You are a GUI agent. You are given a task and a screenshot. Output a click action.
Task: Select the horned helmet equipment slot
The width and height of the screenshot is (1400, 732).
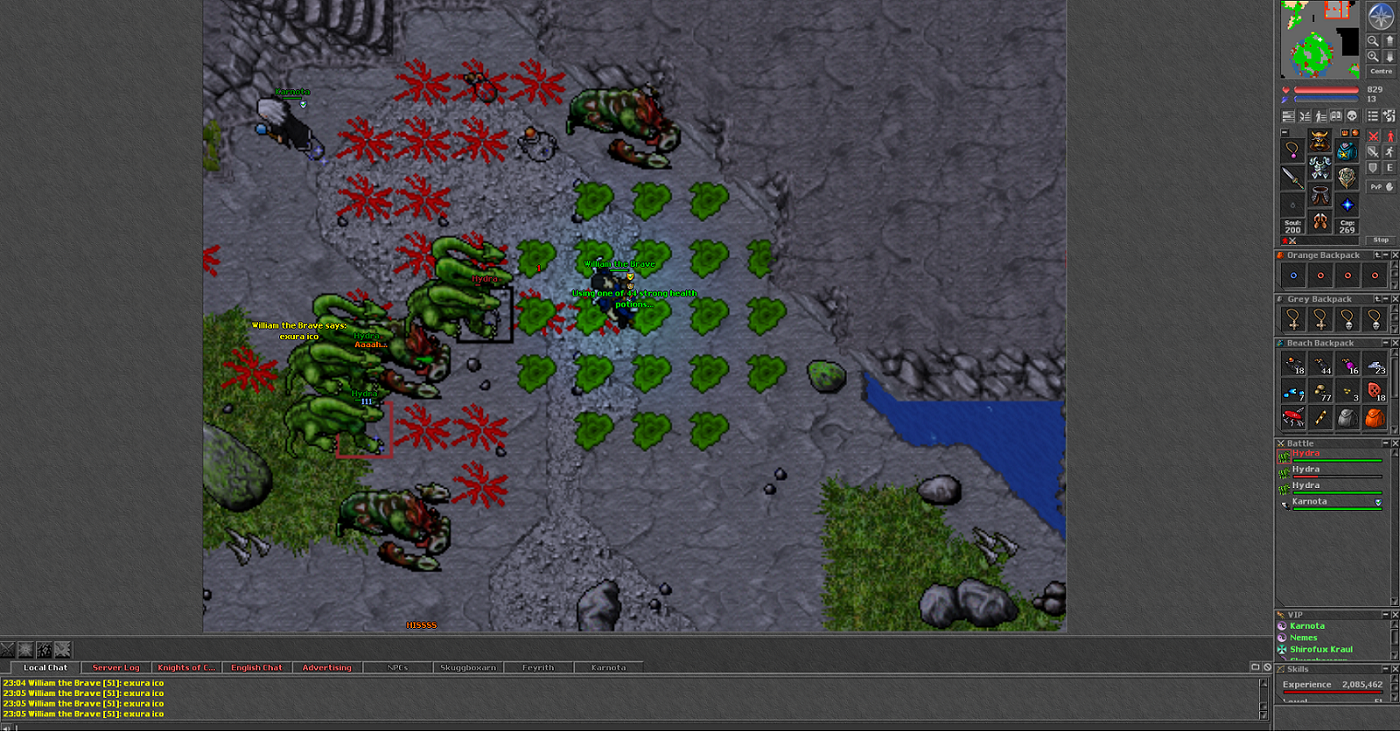tap(1320, 144)
